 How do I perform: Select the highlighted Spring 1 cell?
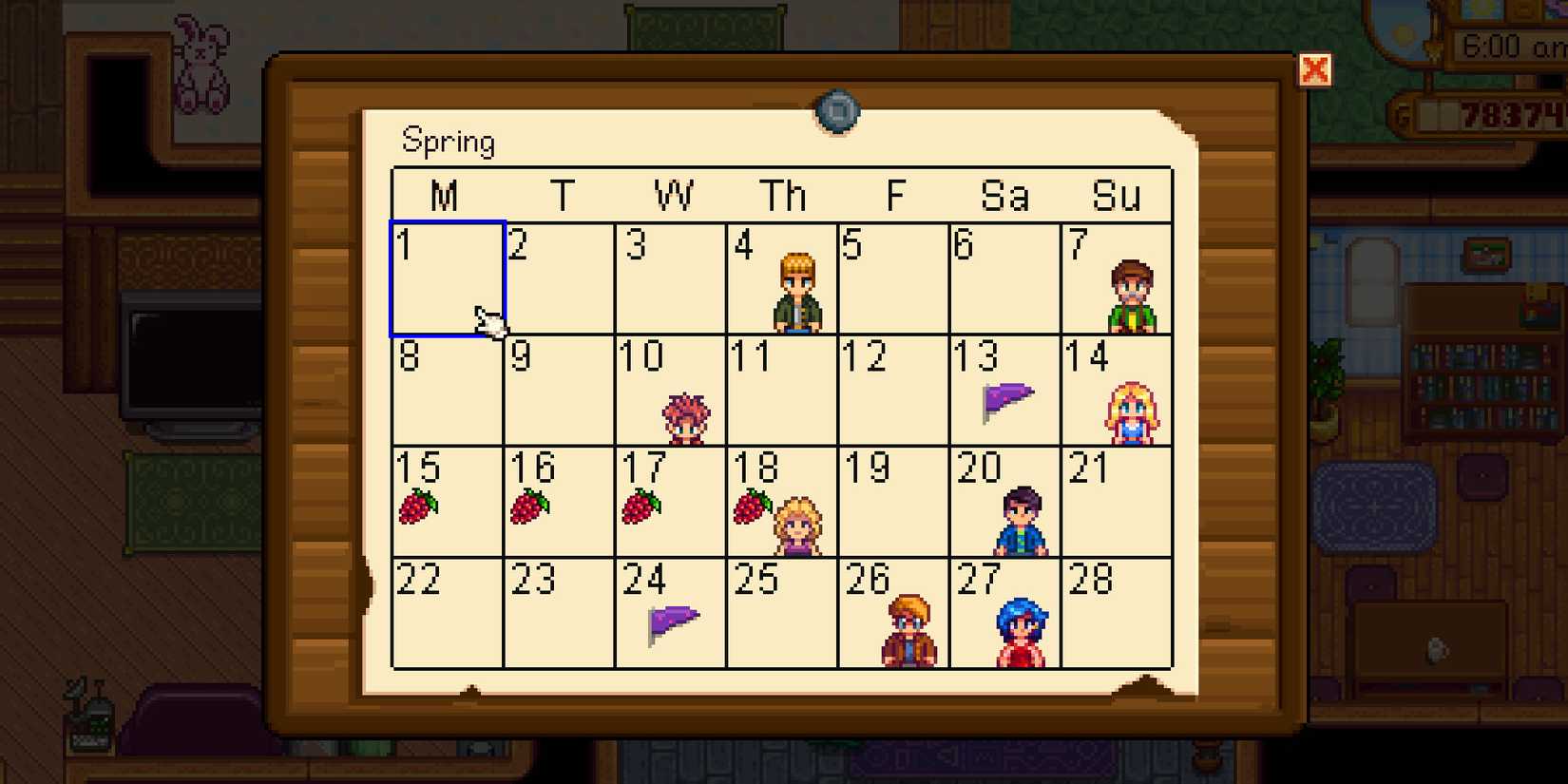pyautogui.click(x=447, y=277)
